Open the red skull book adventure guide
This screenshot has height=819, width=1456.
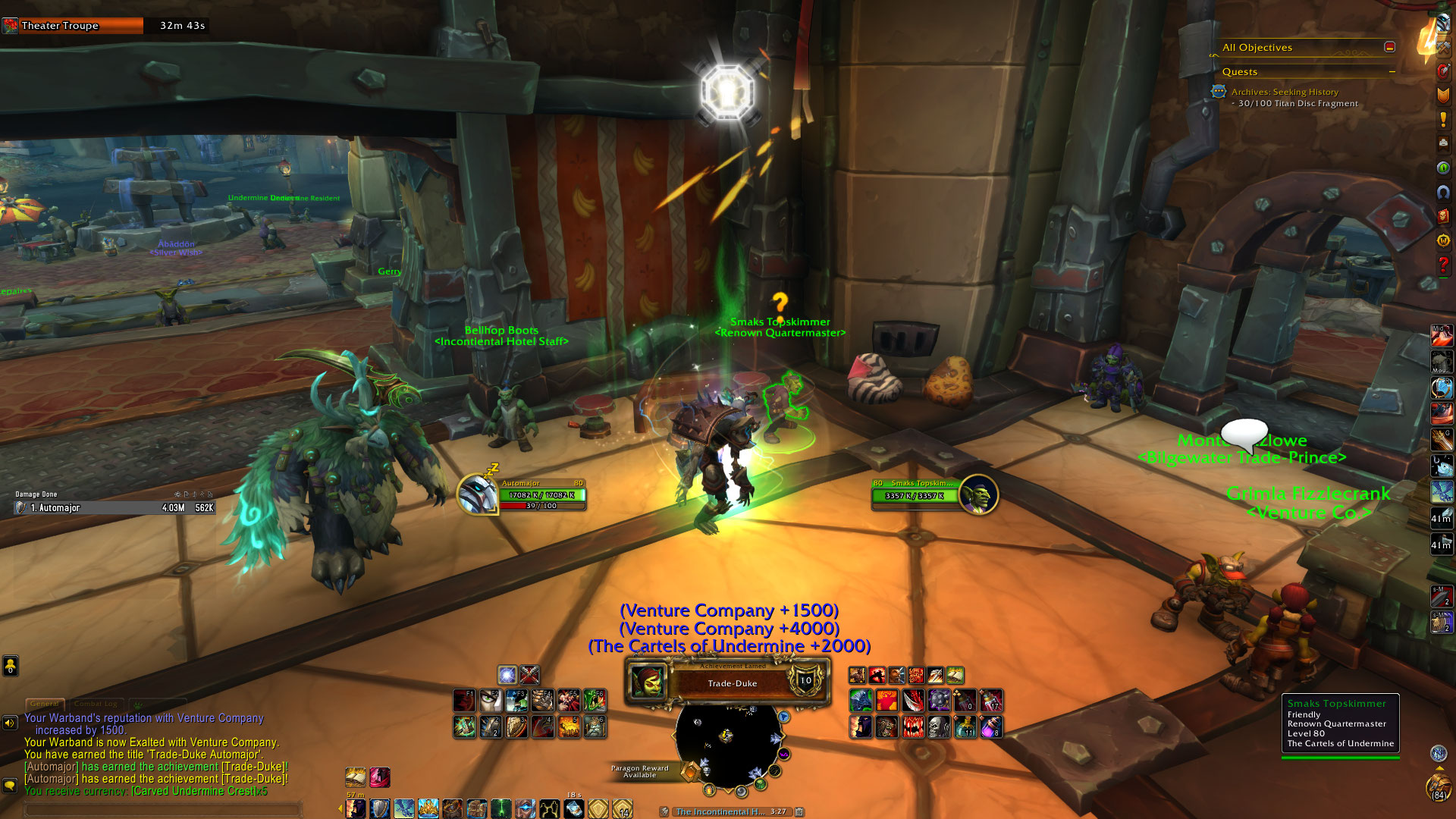click(1443, 216)
